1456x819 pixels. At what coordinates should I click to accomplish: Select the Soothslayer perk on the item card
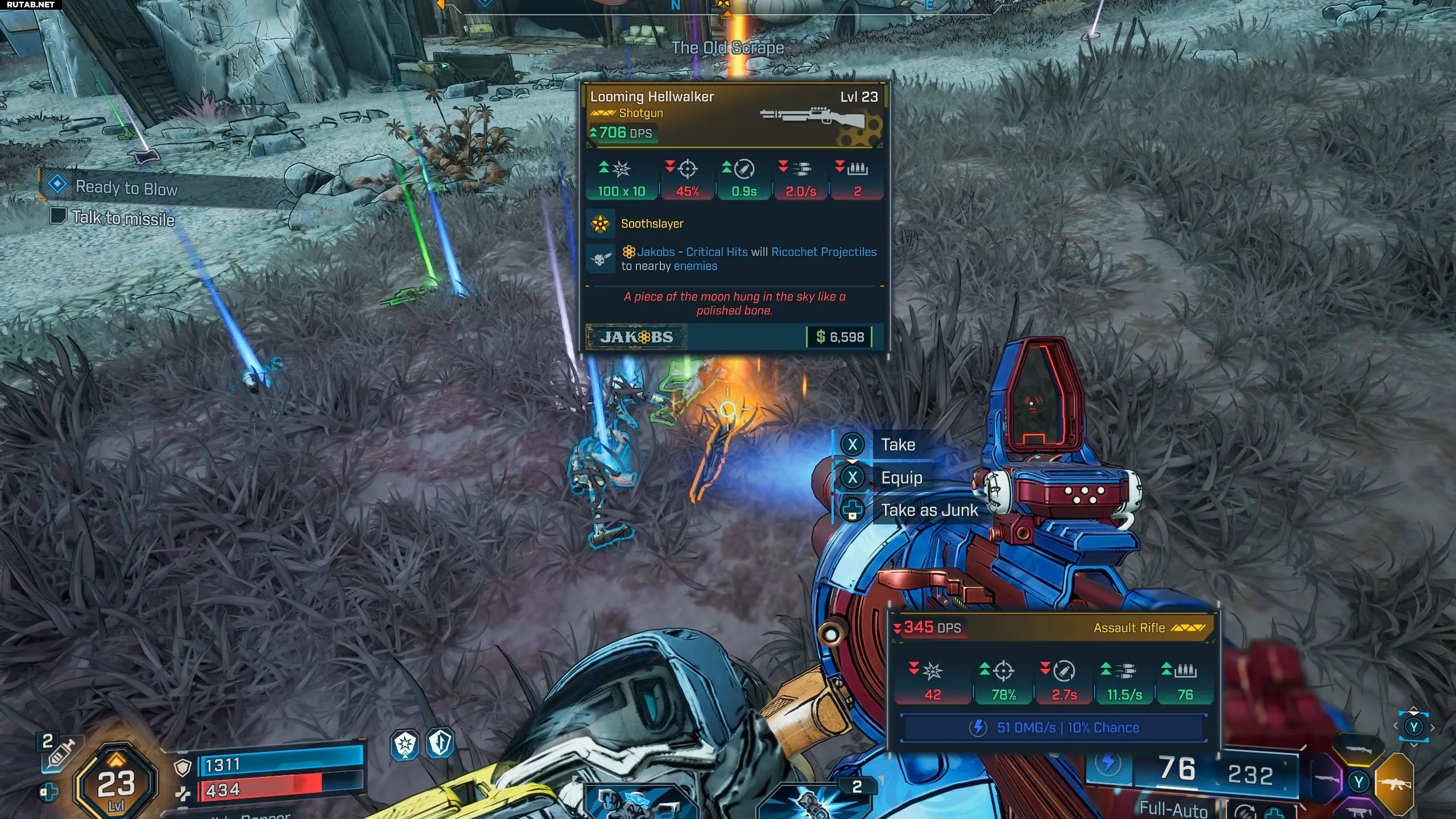(652, 224)
